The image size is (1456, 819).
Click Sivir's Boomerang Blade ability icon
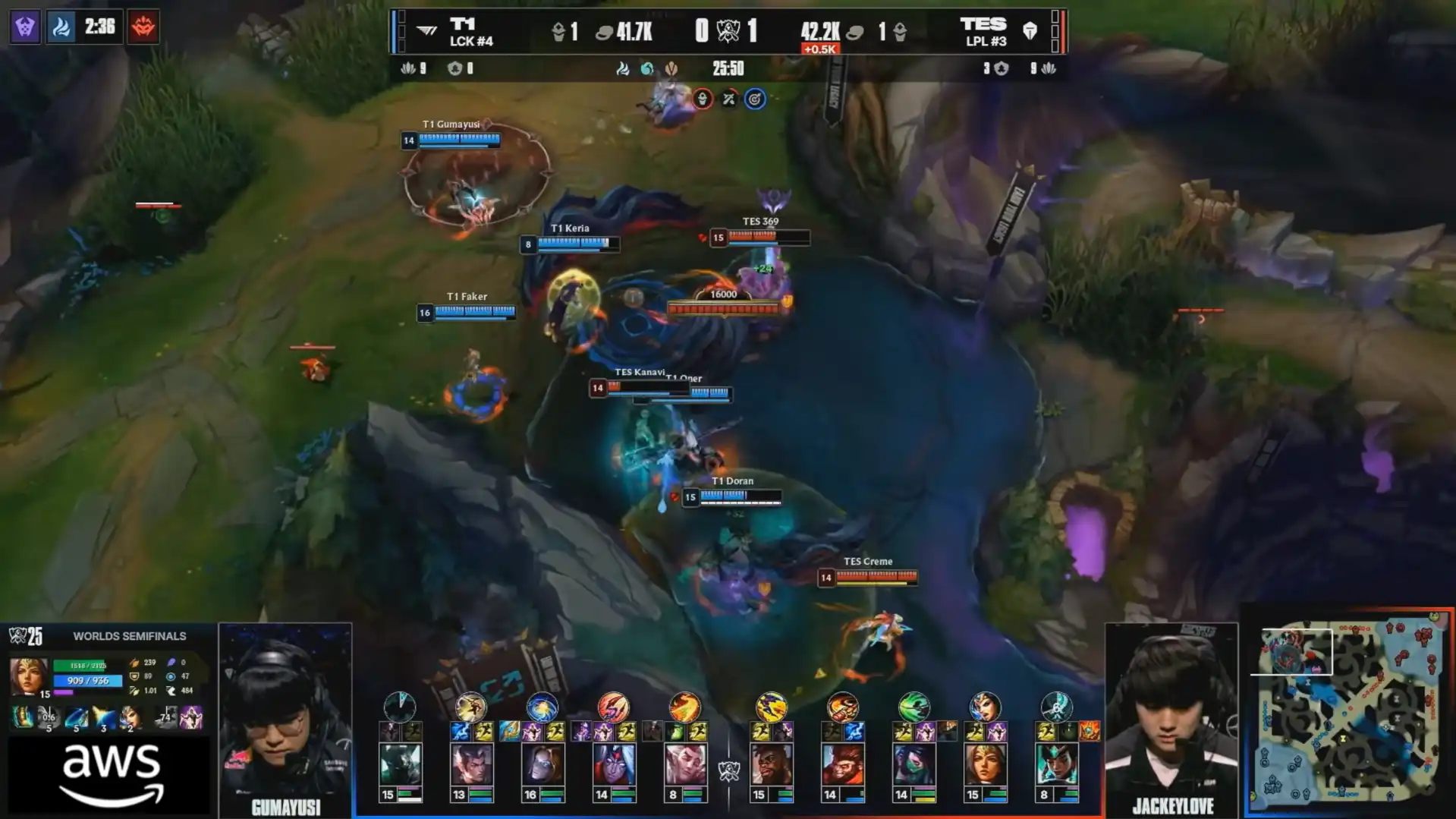[49, 717]
